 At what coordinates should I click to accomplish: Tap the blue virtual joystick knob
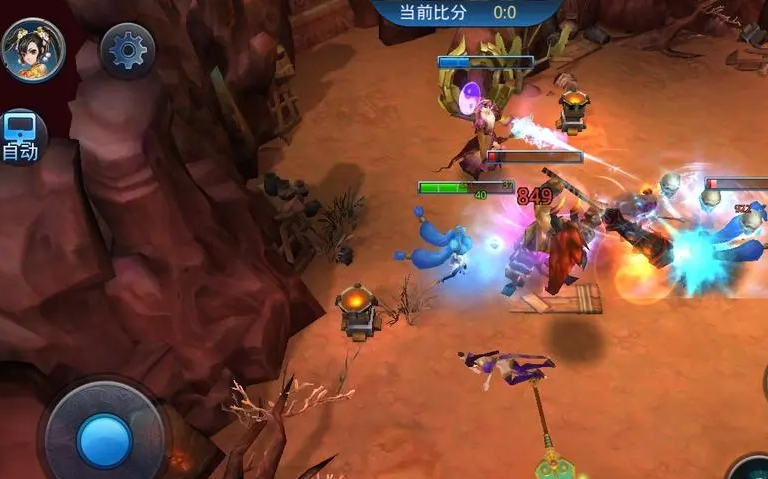(104, 440)
